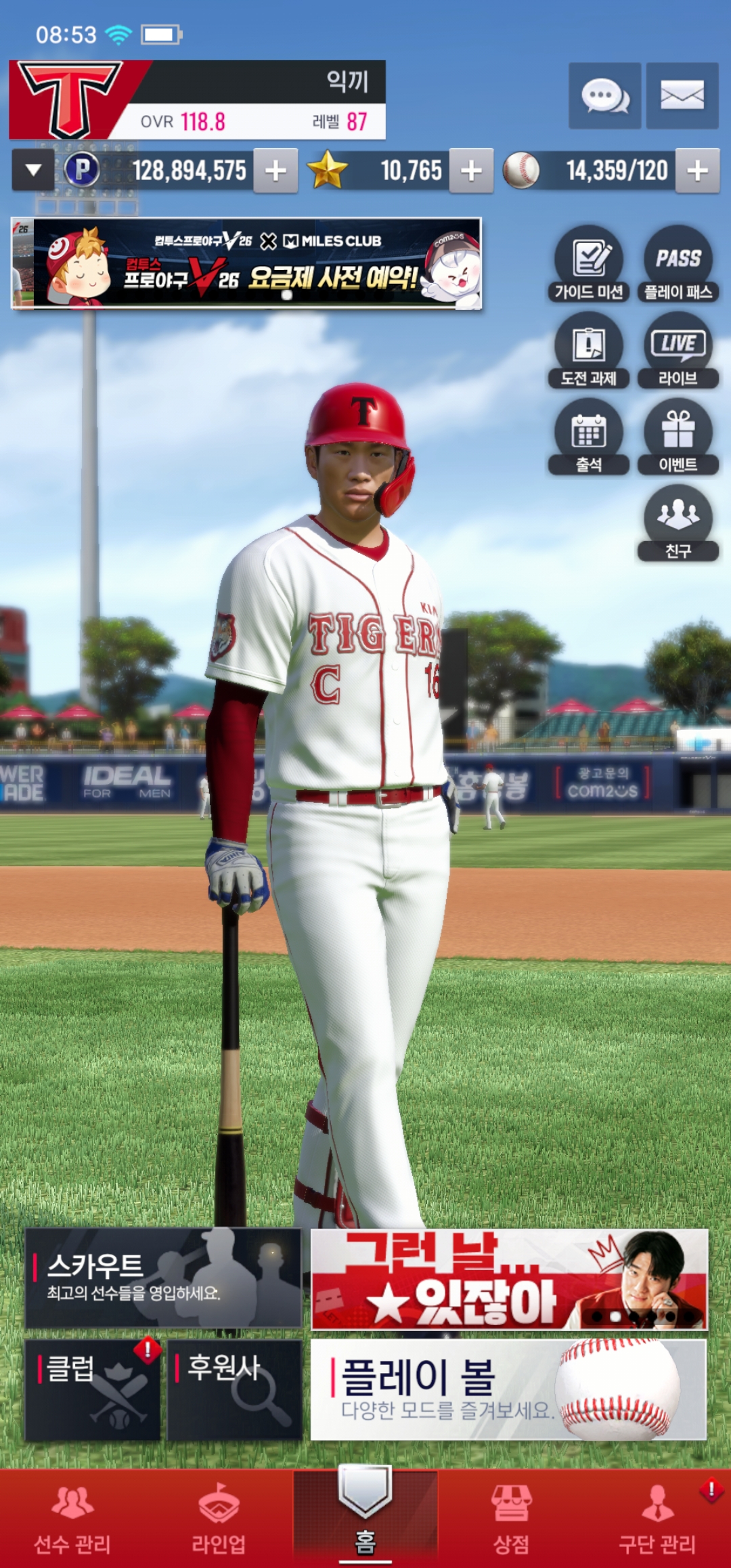731x1568 pixels.
Task: Switch to the 상점 shop tab
Action: pyautogui.click(x=511, y=1519)
